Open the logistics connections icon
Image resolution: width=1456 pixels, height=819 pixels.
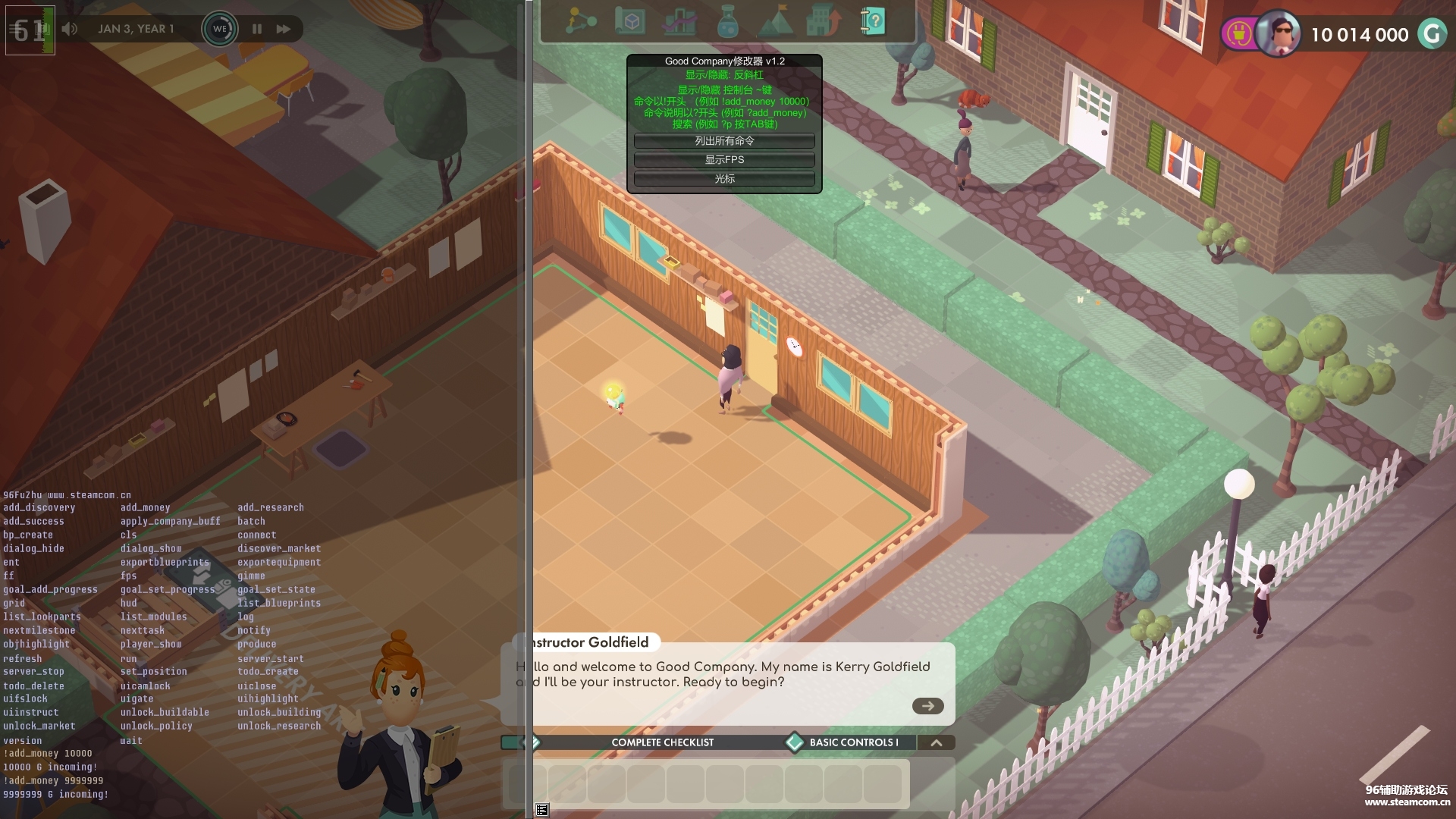(581, 22)
